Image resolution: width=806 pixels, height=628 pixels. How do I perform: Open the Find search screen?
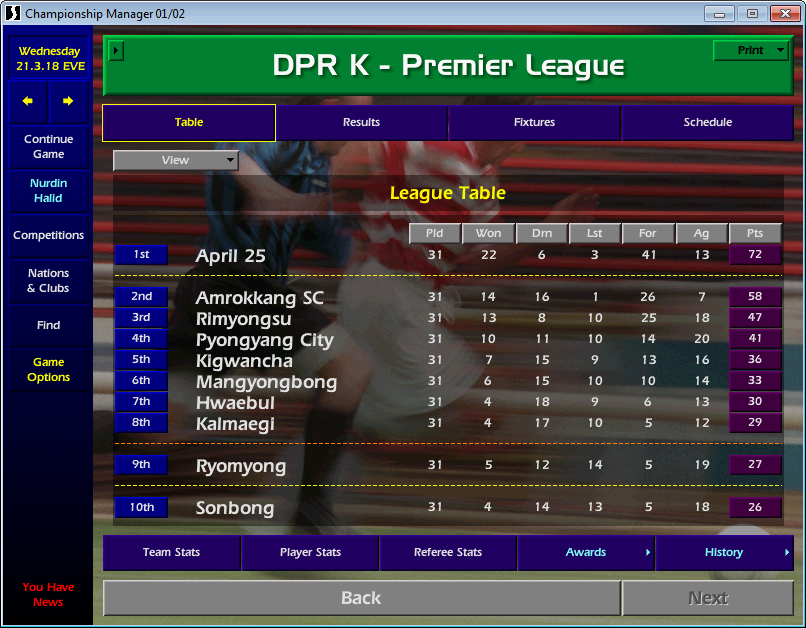pos(48,325)
